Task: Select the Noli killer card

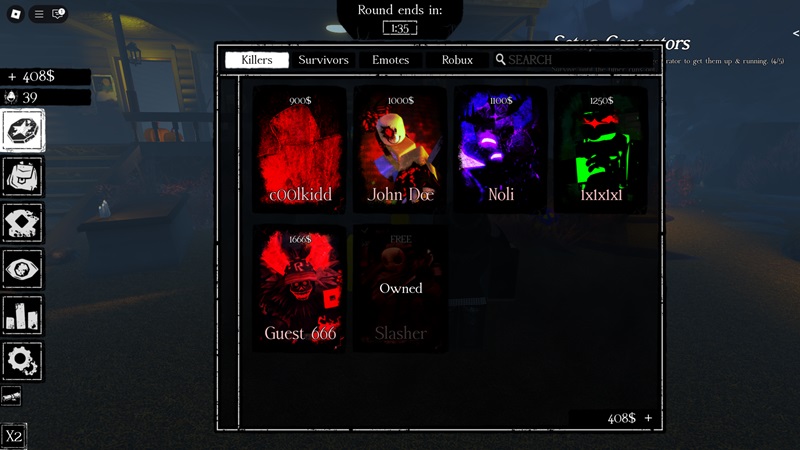Action: pyautogui.click(x=501, y=150)
